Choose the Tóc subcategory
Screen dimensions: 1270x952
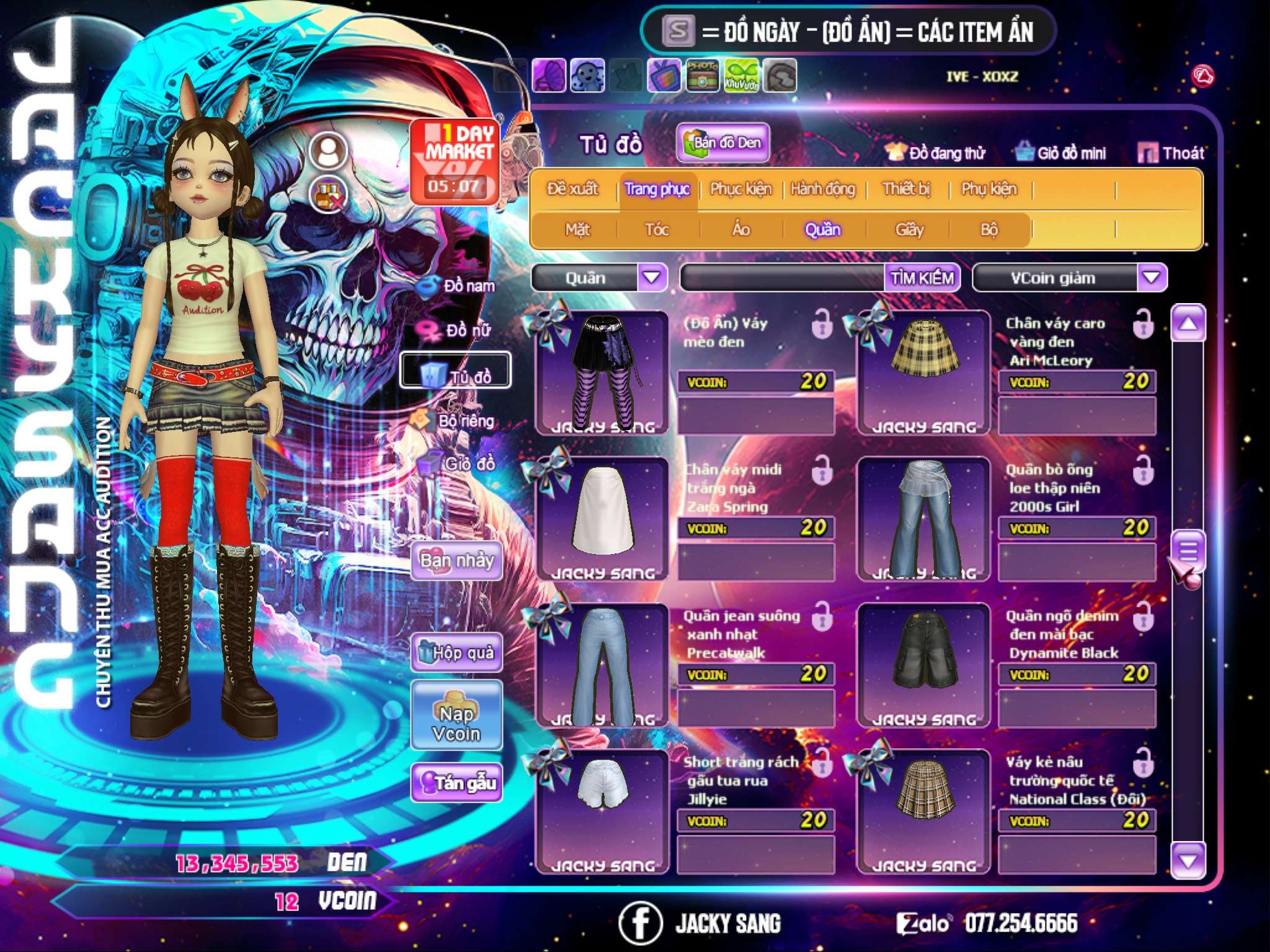point(657,229)
